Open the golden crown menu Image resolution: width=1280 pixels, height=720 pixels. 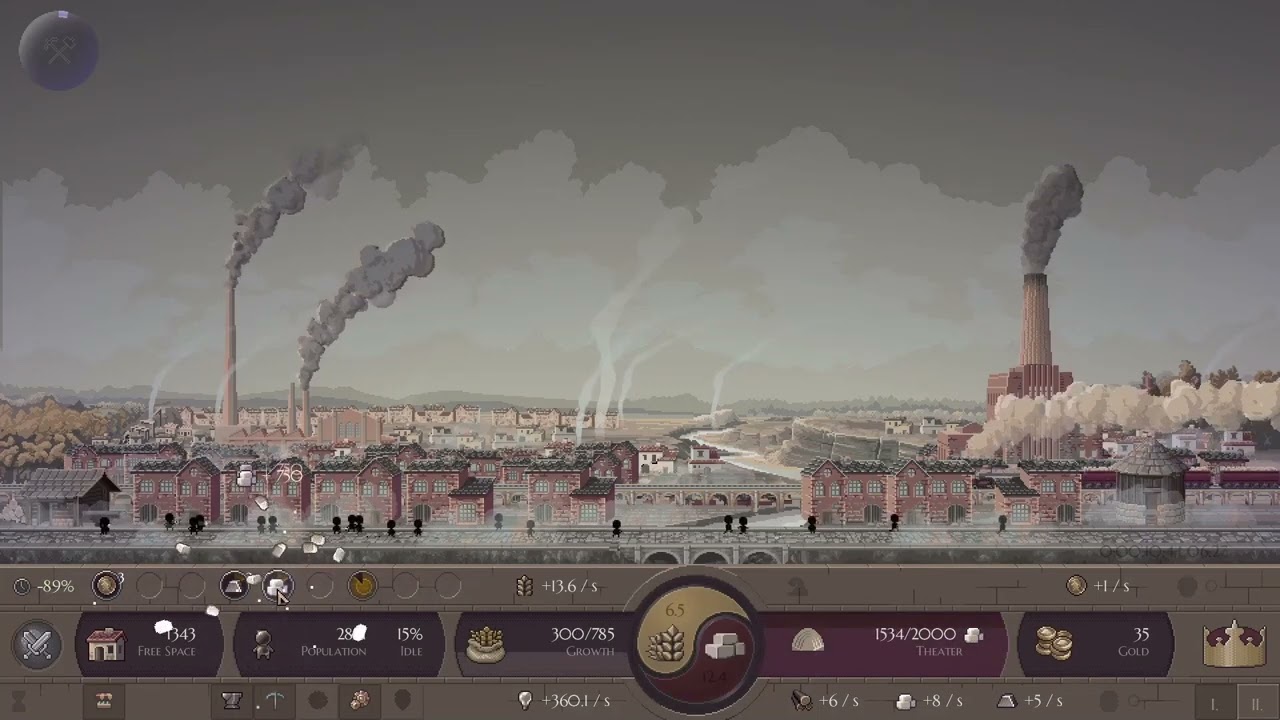click(x=1234, y=643)
